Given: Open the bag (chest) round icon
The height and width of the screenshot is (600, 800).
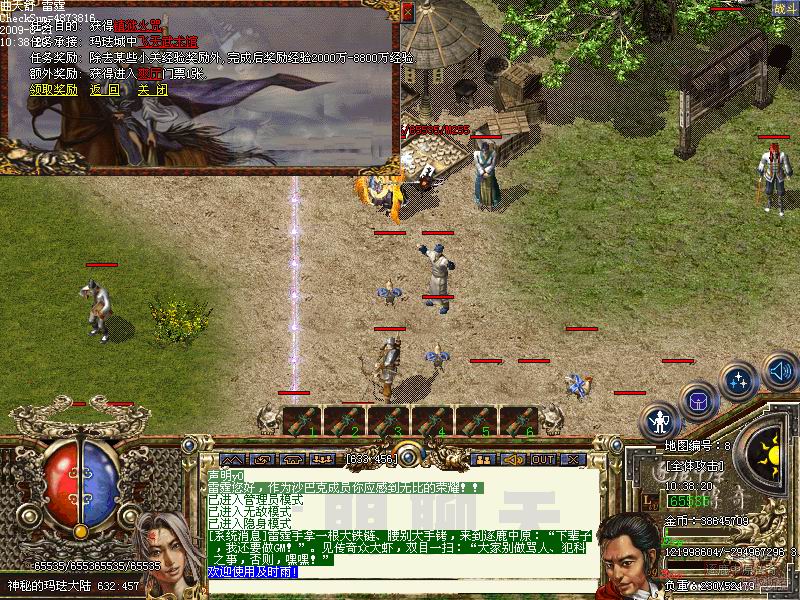Looking at the screenshot, I should click(699, 401).
